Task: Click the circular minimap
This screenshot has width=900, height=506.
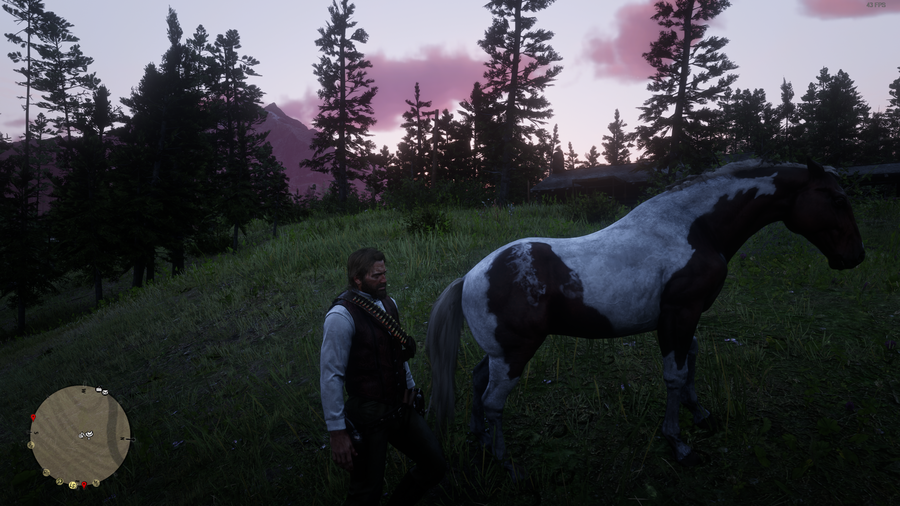Action: pos(80,436)
